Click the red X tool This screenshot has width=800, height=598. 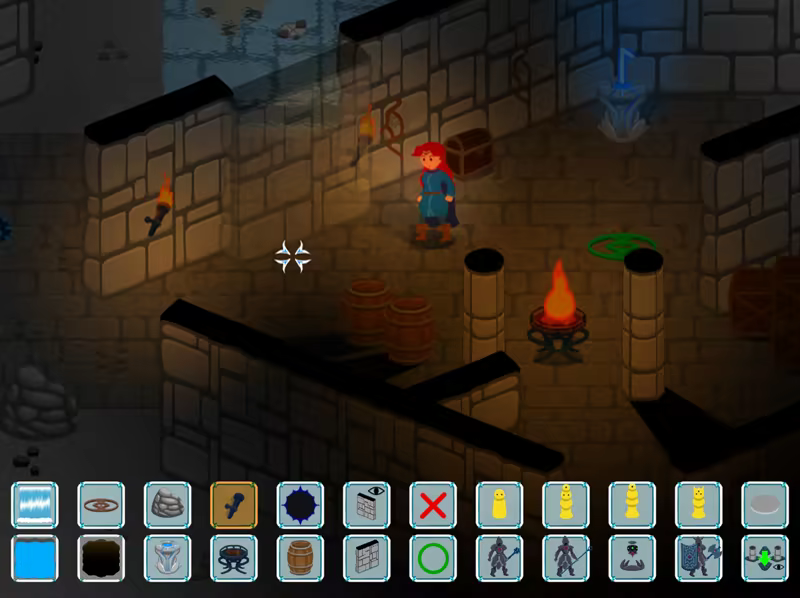pos(432,505)
